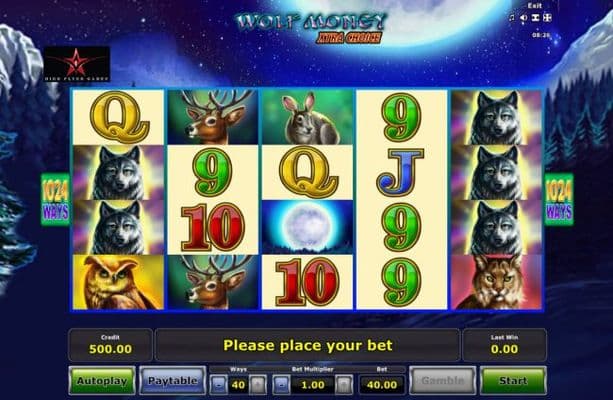
Task: Raise the Bet Multiplier
Action: tap(342, 384)
